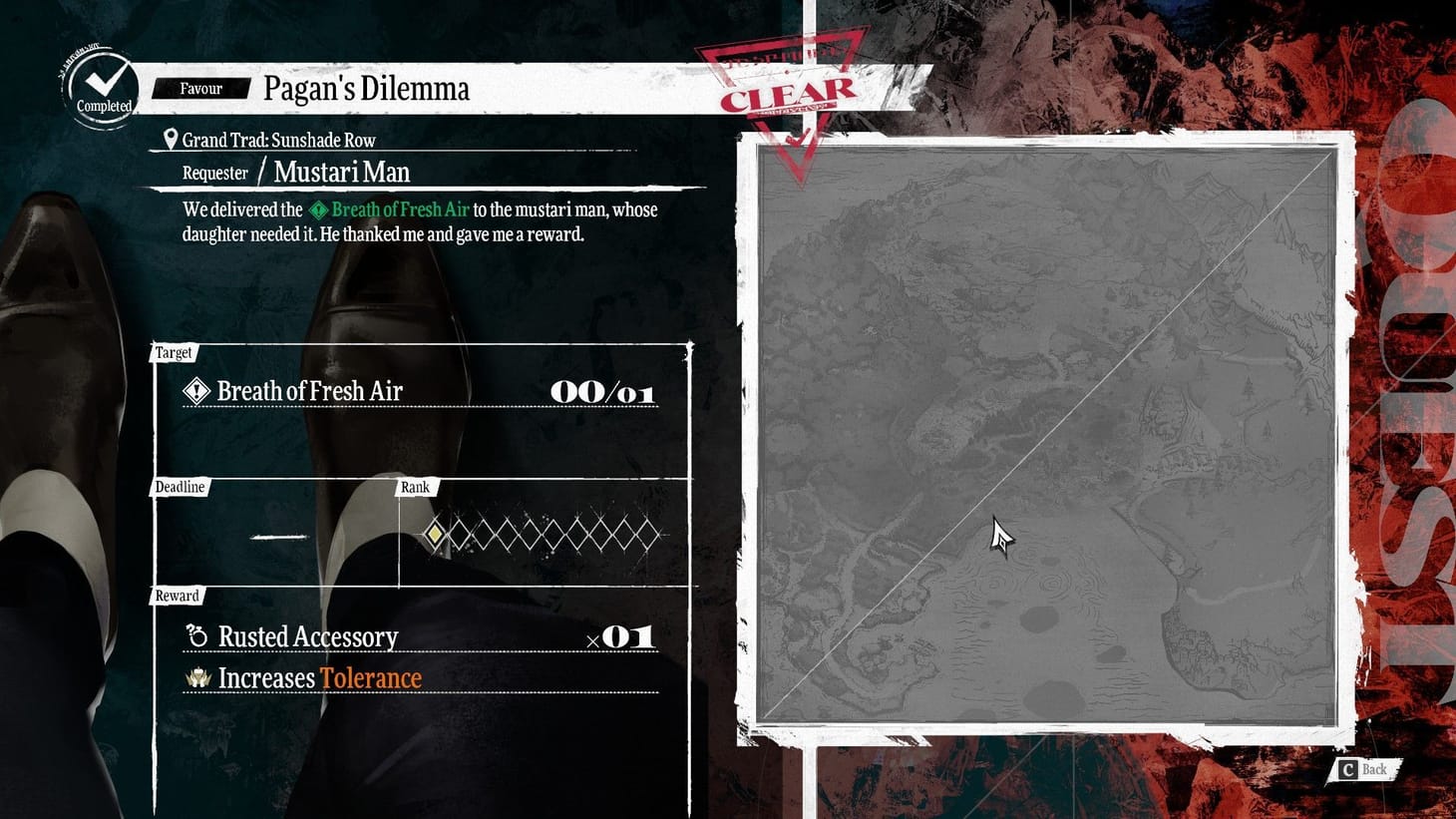Image resolution: width=1456 pixels, height=819 pixels.
Task: Expand the Deadline section header
Action: [x=181, y=487]
